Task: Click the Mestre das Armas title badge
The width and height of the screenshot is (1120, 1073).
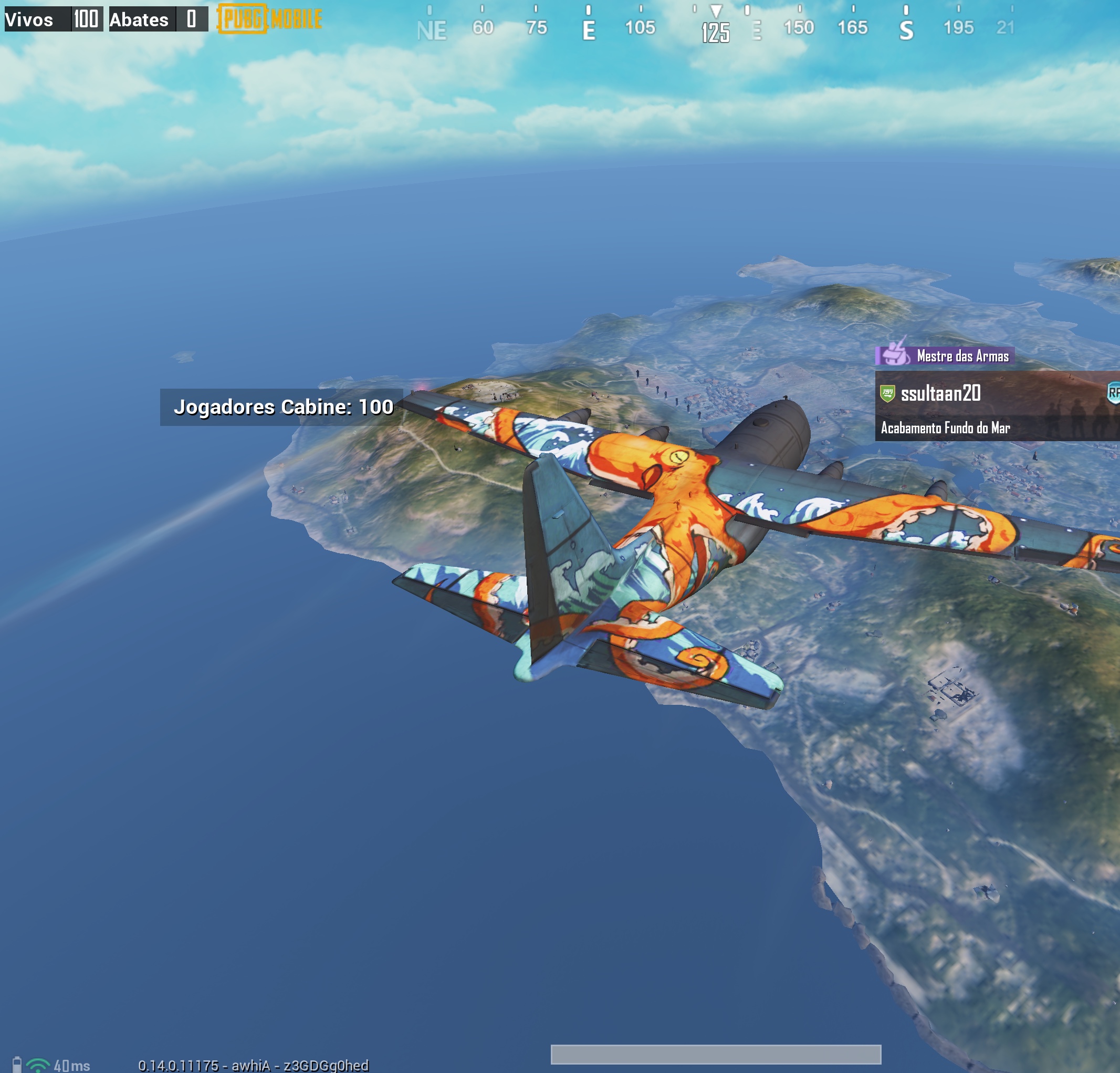Action: click(945, 356)
